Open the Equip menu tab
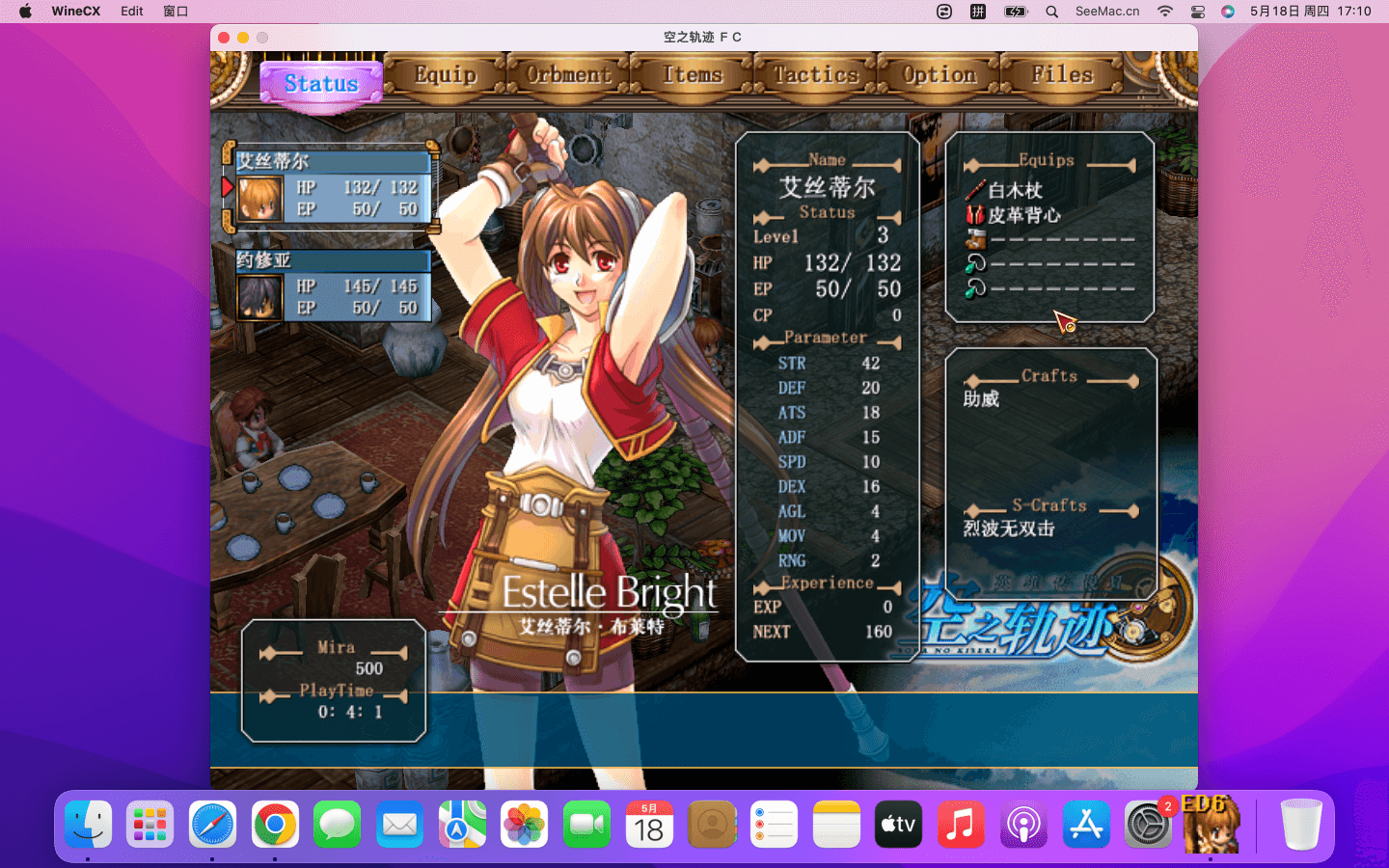Viewport: 1389px width, 868px height. [x=445, y=75]
